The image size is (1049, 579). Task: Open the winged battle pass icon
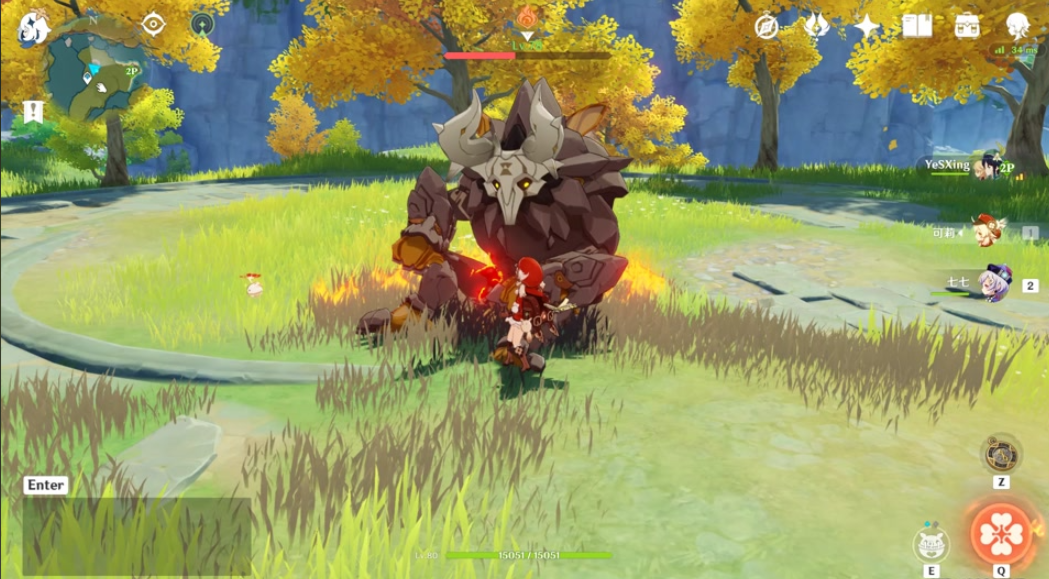(817, 26)
